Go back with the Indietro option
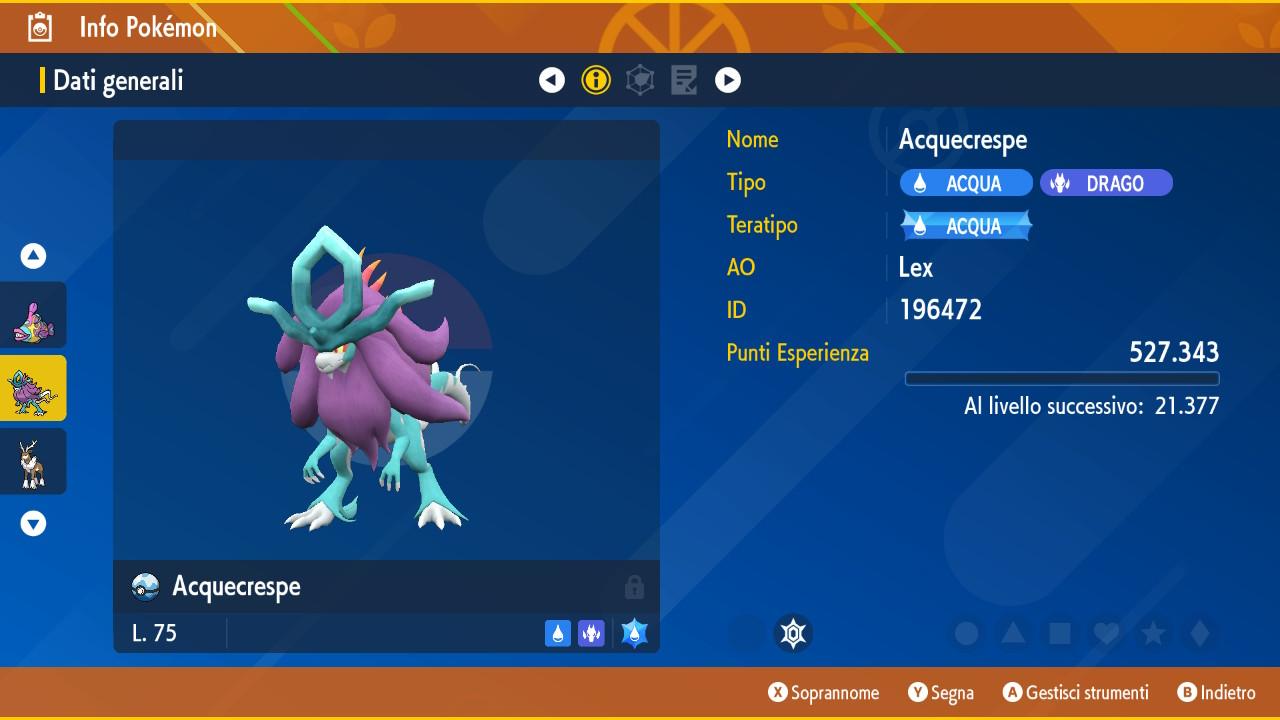The height and width of the screenshot is (720, 1280). click(1216, 692)
